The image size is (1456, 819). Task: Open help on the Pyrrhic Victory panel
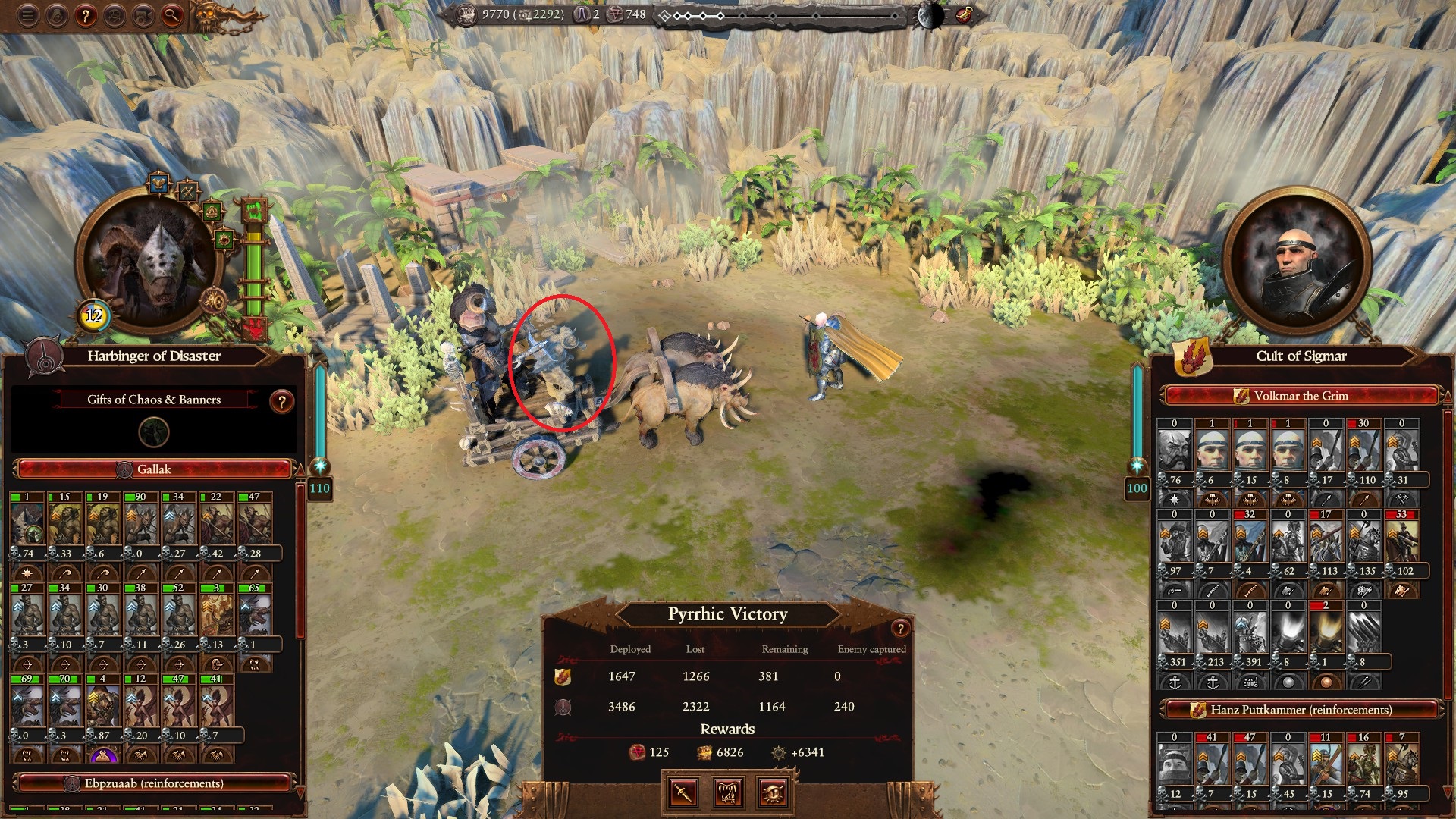899,628
